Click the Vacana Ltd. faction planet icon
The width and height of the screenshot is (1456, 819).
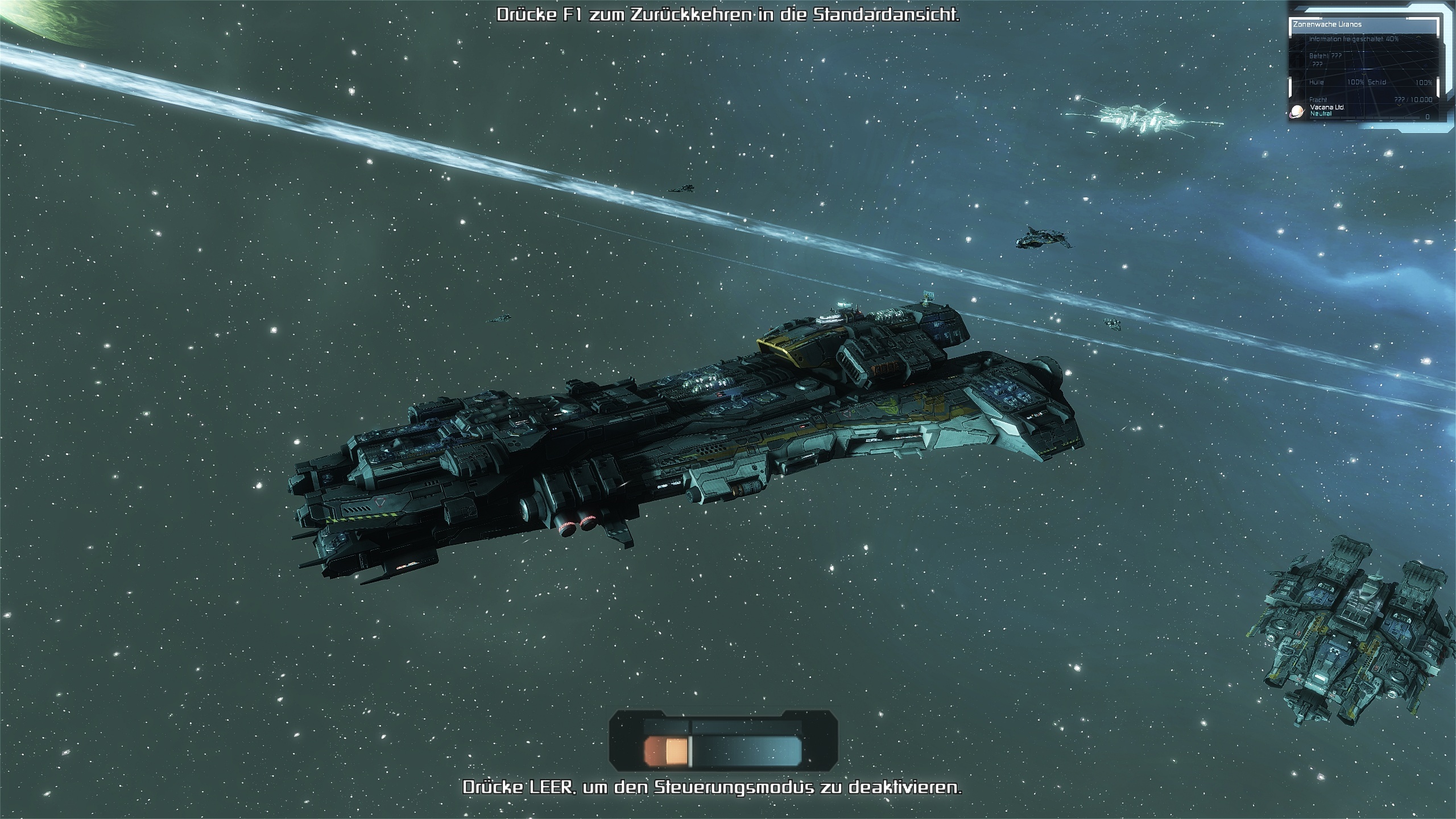(x=1297, y=111)
